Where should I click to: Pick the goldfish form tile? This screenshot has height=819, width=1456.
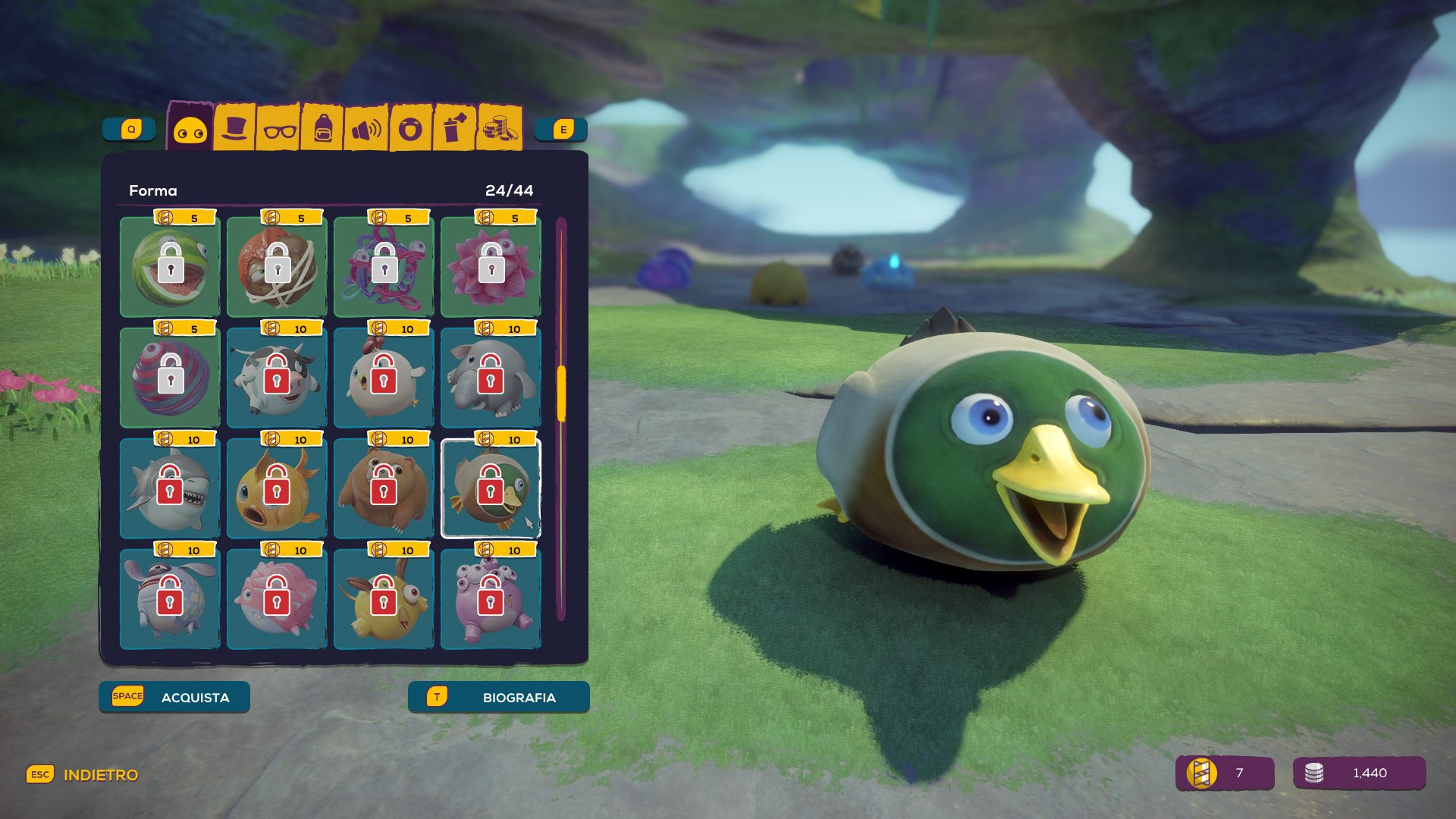pos(277,488)
